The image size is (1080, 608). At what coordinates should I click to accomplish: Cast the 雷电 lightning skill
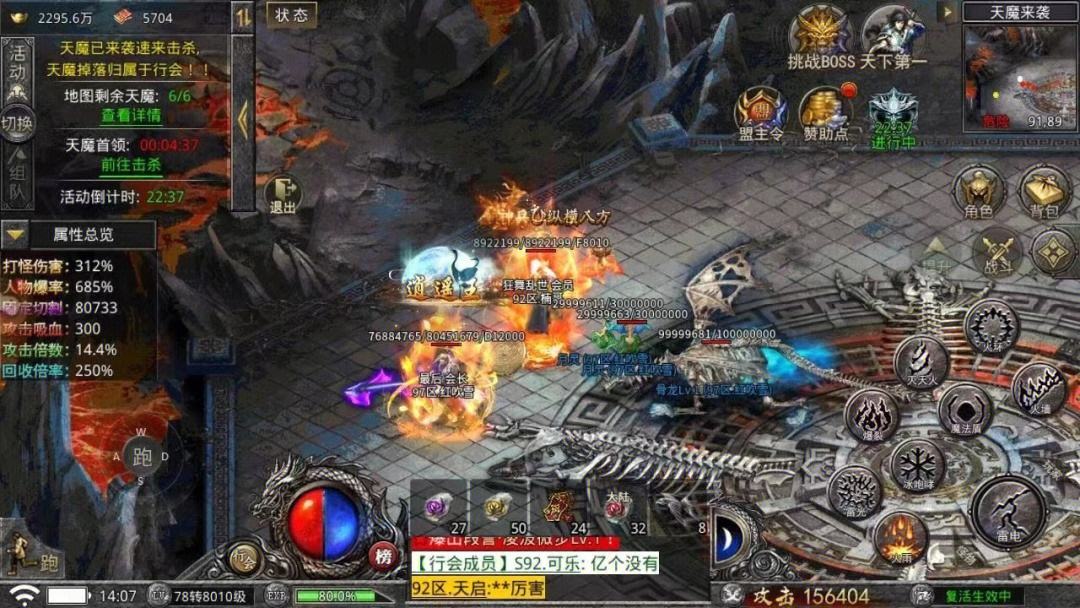tap(1009, 512)
